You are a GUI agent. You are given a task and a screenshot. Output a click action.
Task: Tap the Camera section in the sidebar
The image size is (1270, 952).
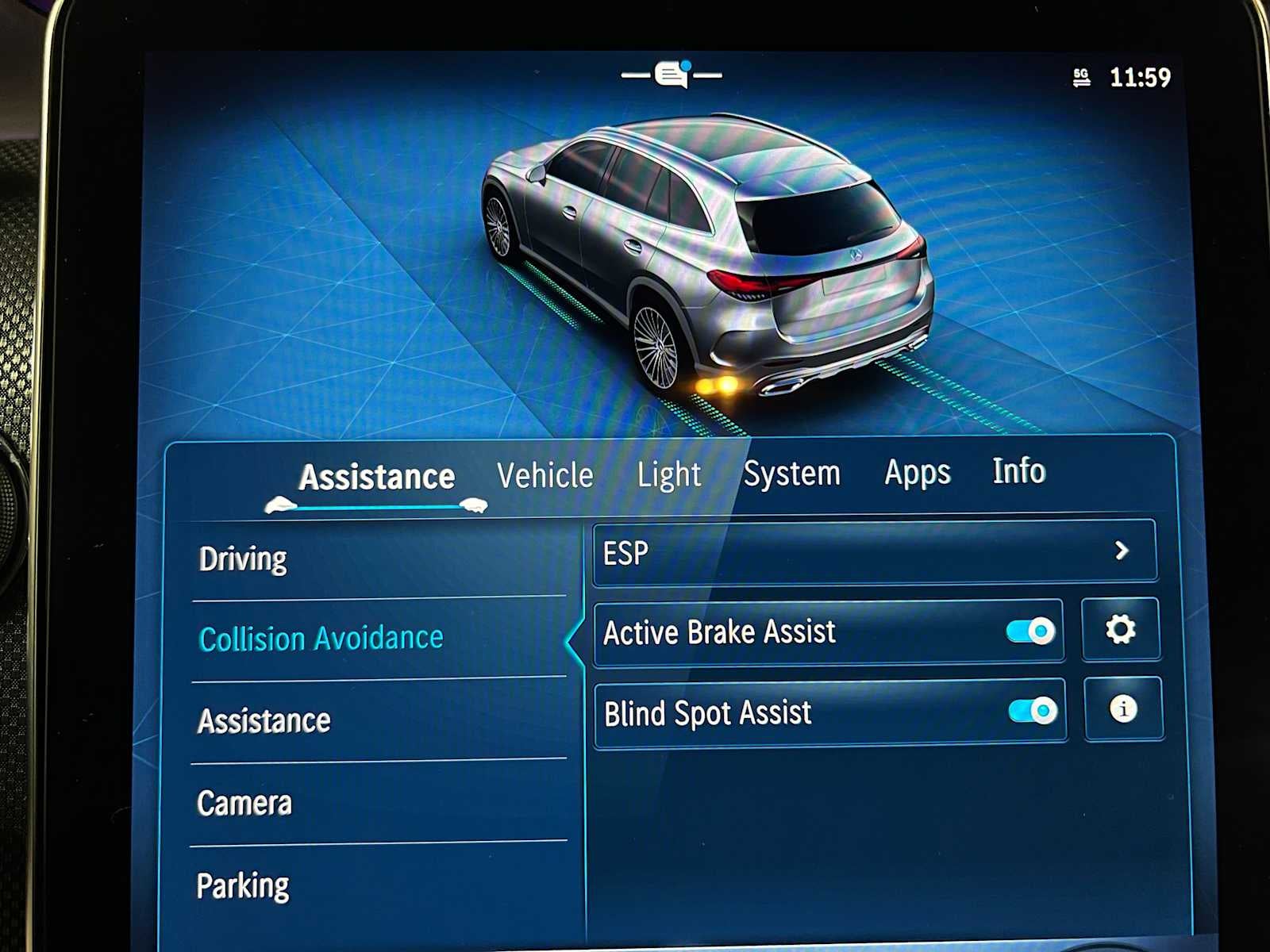point(244,803)
